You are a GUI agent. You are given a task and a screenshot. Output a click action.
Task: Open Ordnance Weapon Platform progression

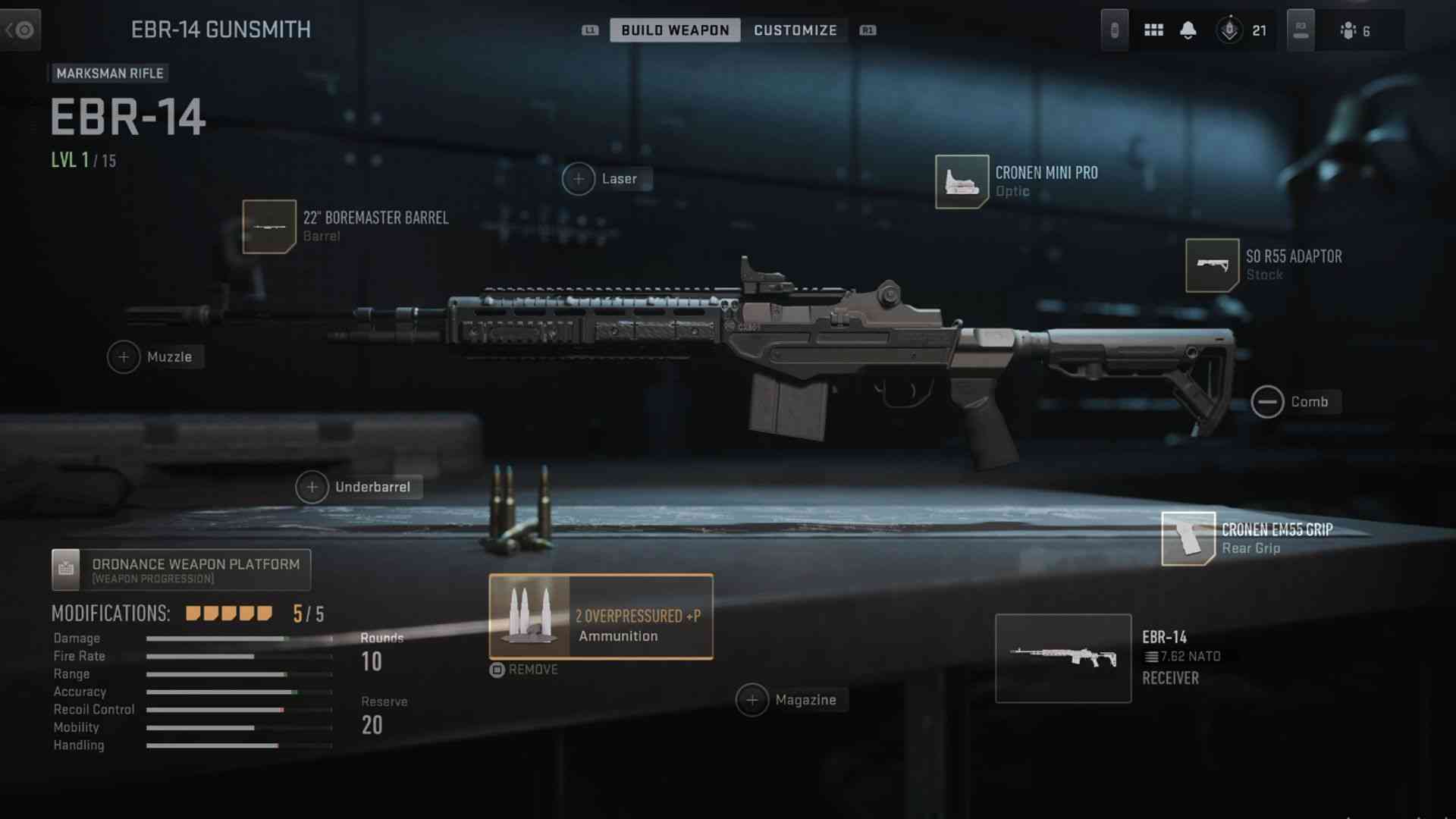pyautogui.click(x=181, y=570)
